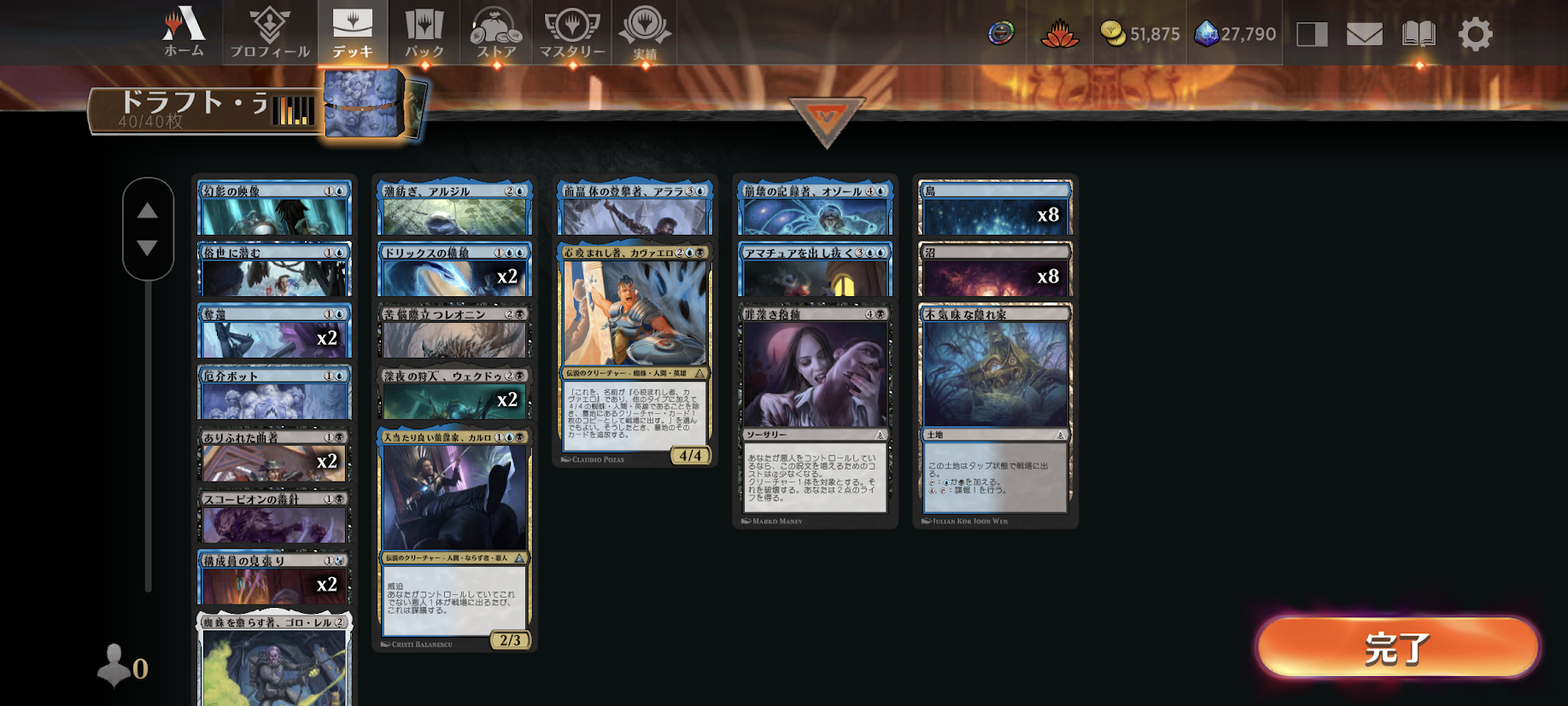Open the open-book codex icon
Image resolution: width=1568 pixels, height=706 pixels.
point(1419,34)
